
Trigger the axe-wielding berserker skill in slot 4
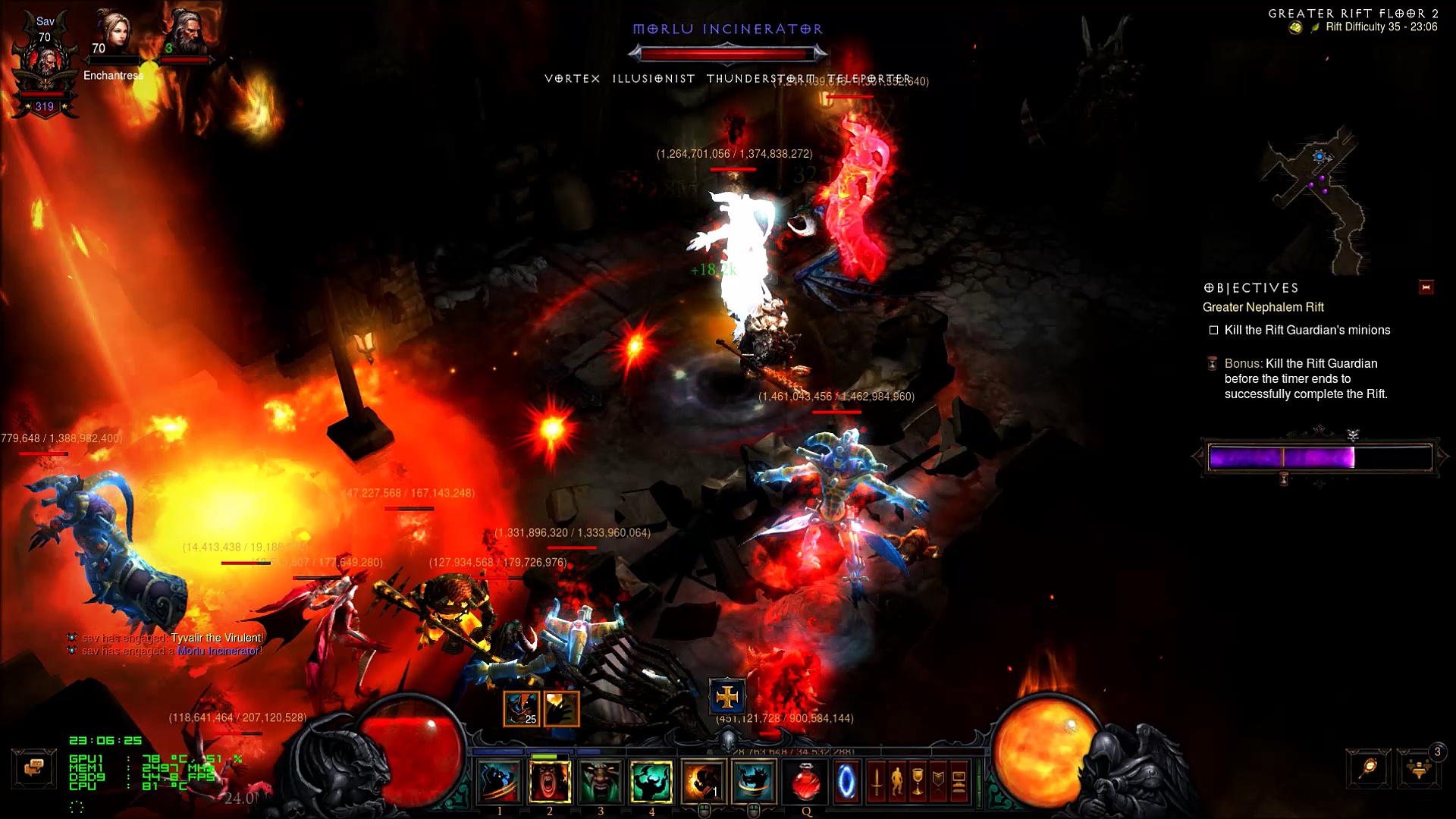pyautogui.click(x=651, y=781)
